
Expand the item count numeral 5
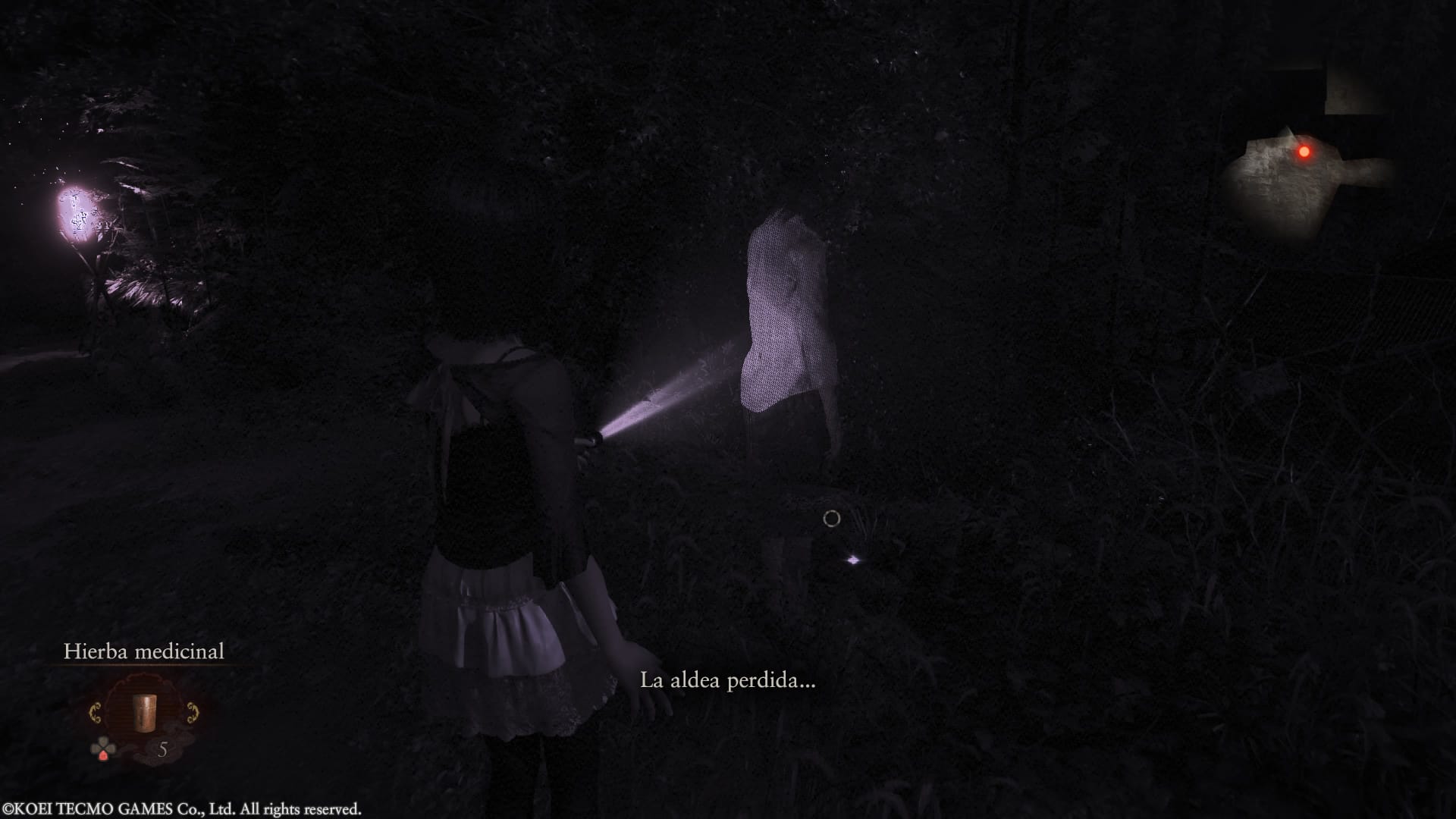(x=164, y=748)
